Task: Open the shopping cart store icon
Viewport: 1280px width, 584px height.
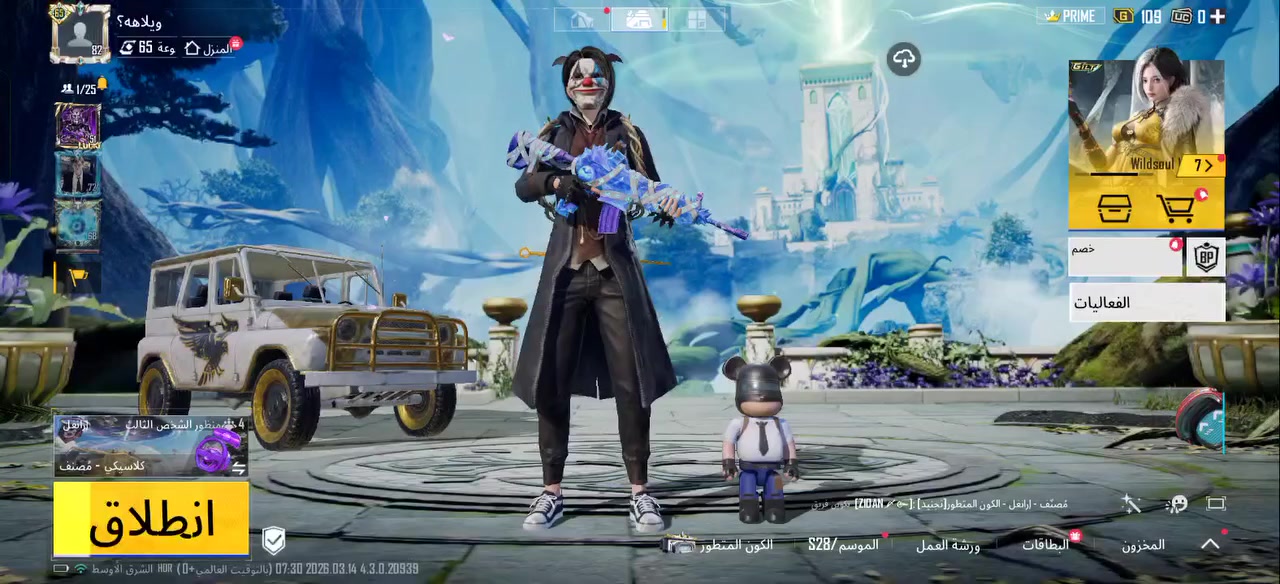Action: [x=1178, y=208]
